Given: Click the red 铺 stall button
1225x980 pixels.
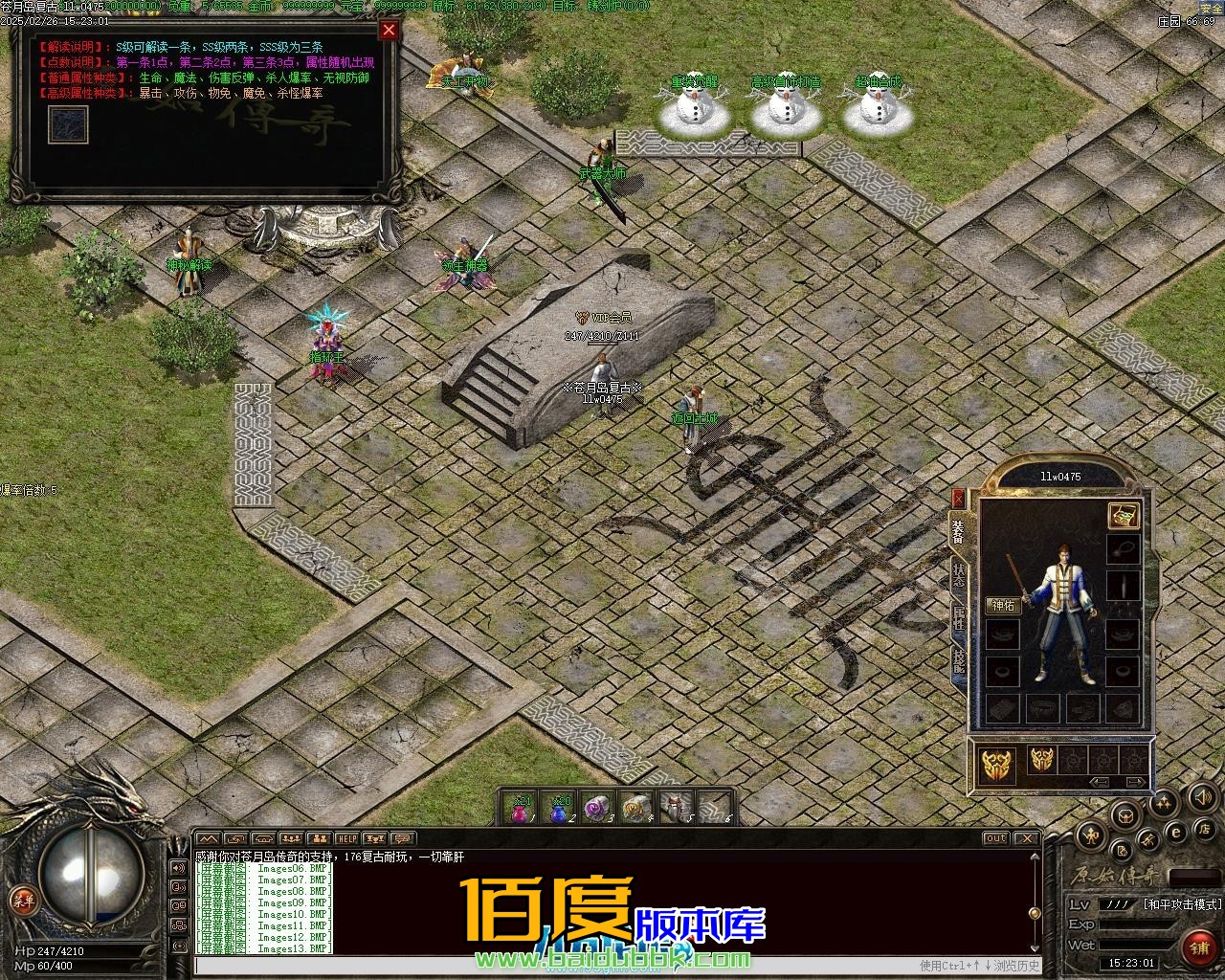Looking at the screenshot, I should [x=1198, y=947].
